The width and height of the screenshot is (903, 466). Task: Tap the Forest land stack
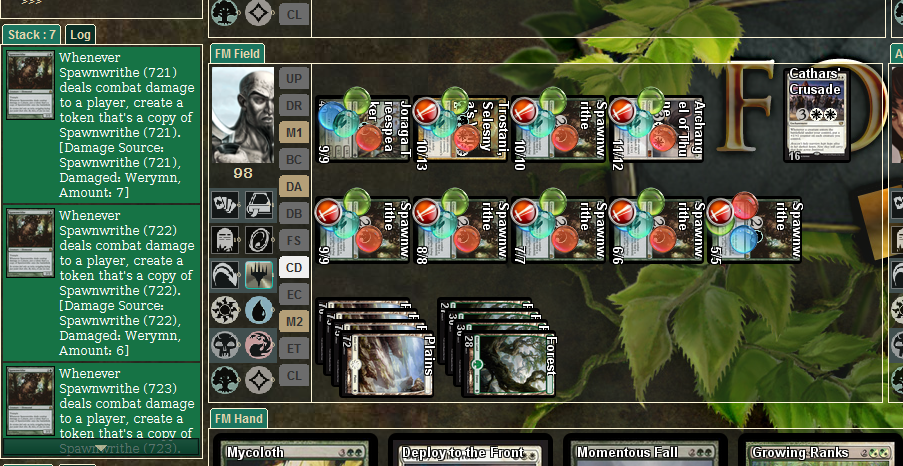tap(510, 365)
